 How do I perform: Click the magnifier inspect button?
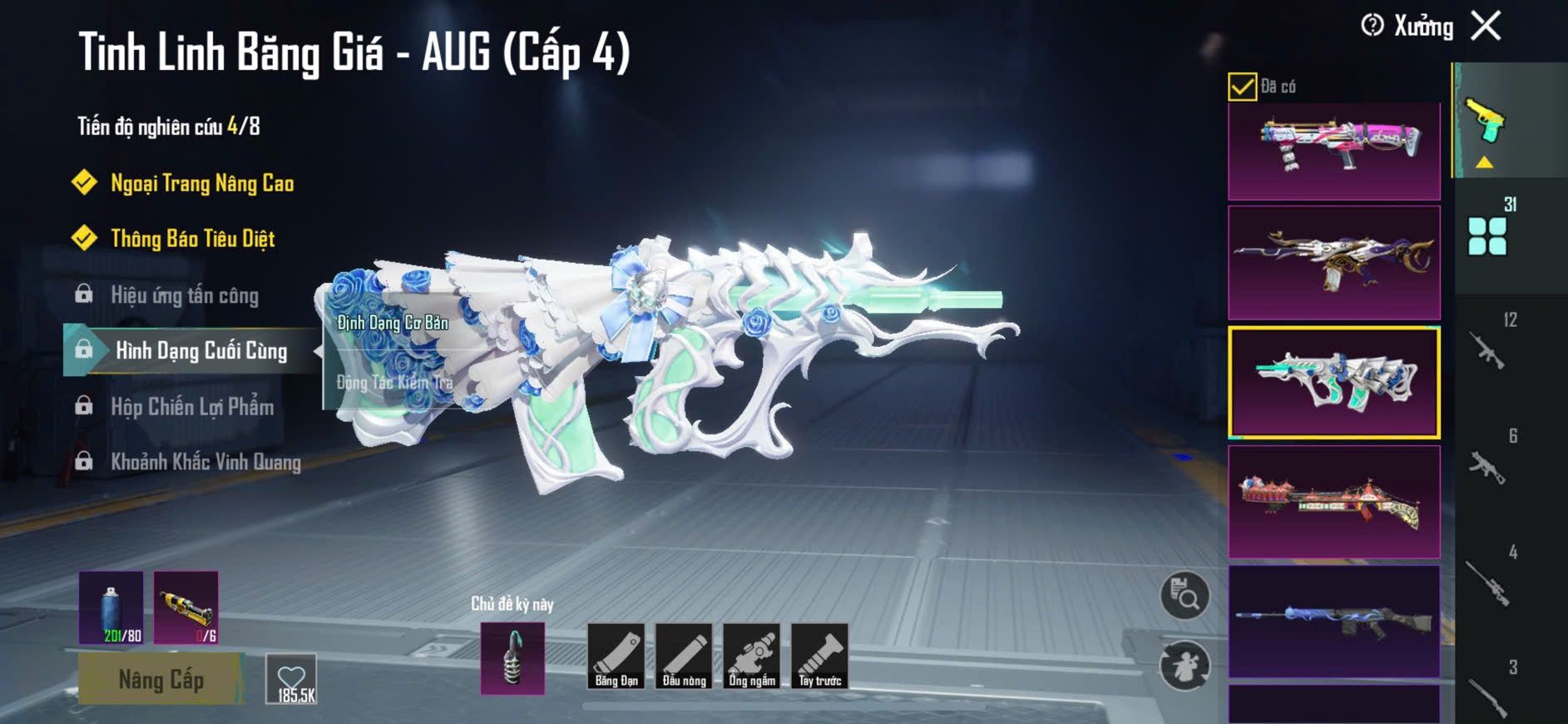pyautogui.click(x=1185, y=596)
